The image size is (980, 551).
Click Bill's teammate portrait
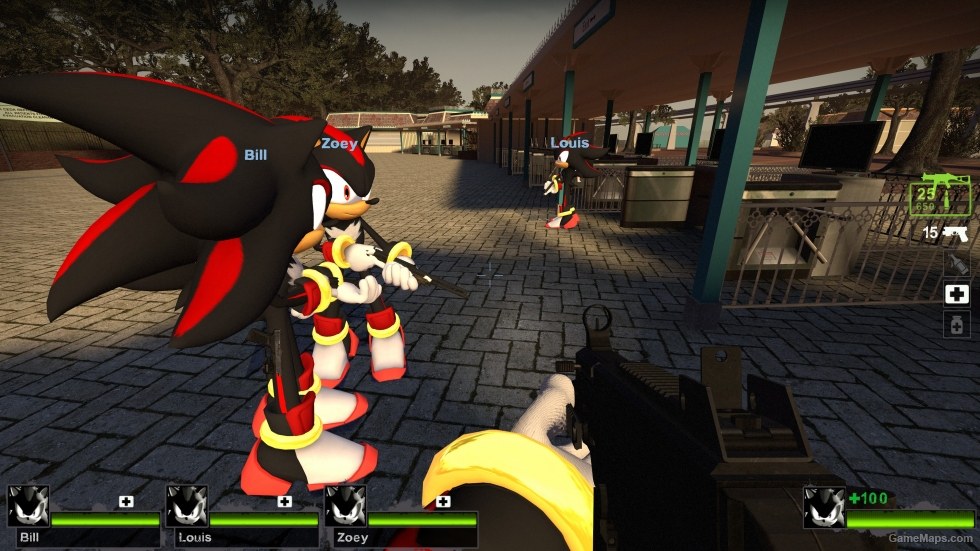coord(28,506)
